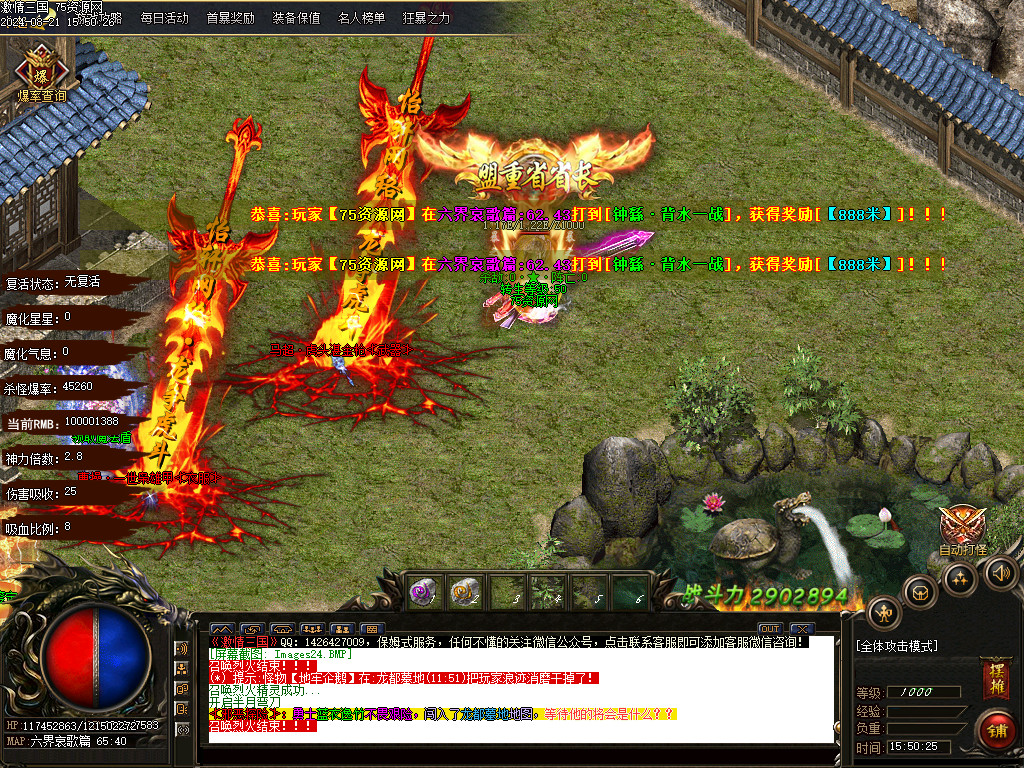Use the purple scroll in hotbar slot 1

click(x=421, y=592)
